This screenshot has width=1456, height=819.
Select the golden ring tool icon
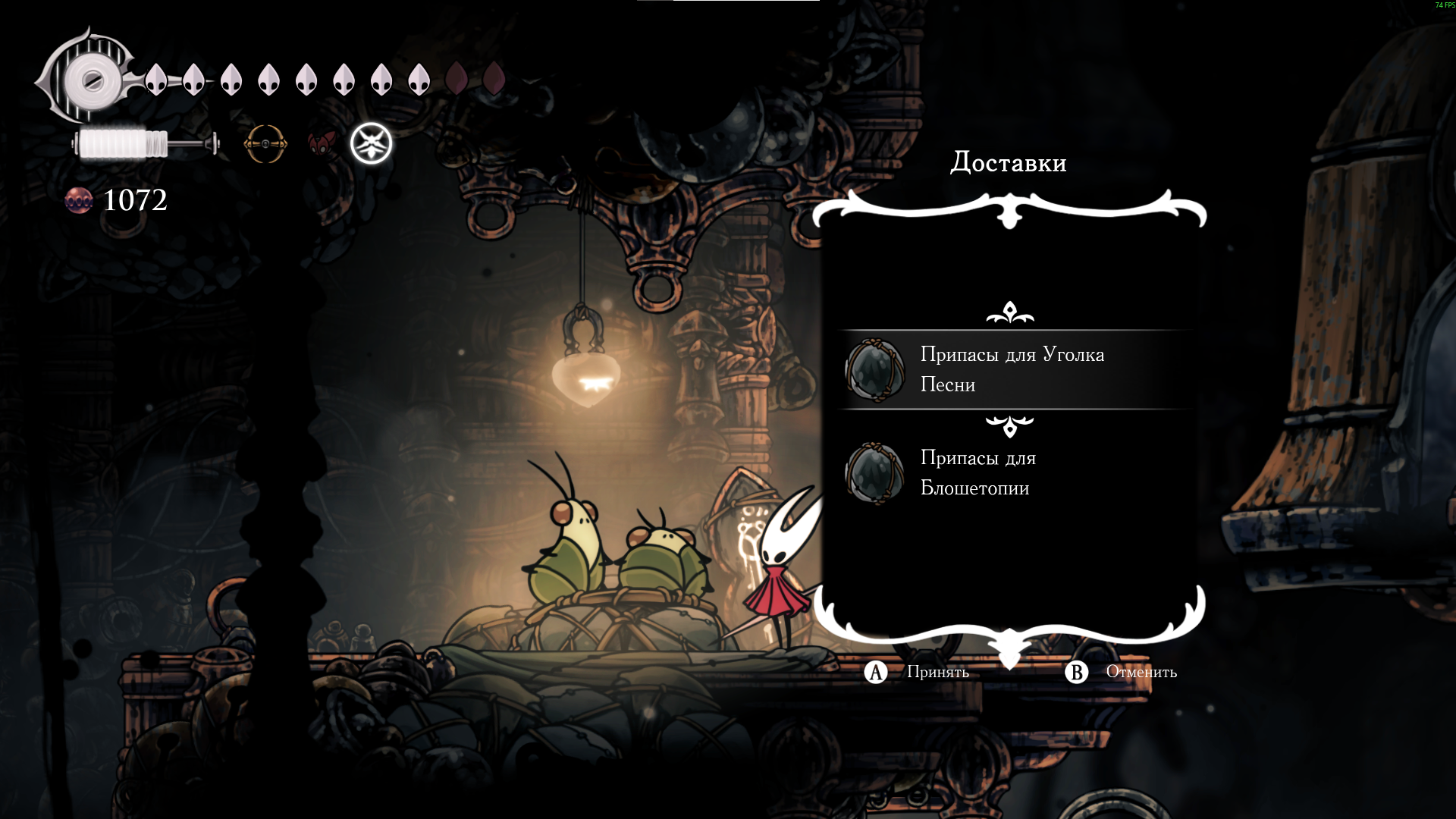tap(265, 143)
